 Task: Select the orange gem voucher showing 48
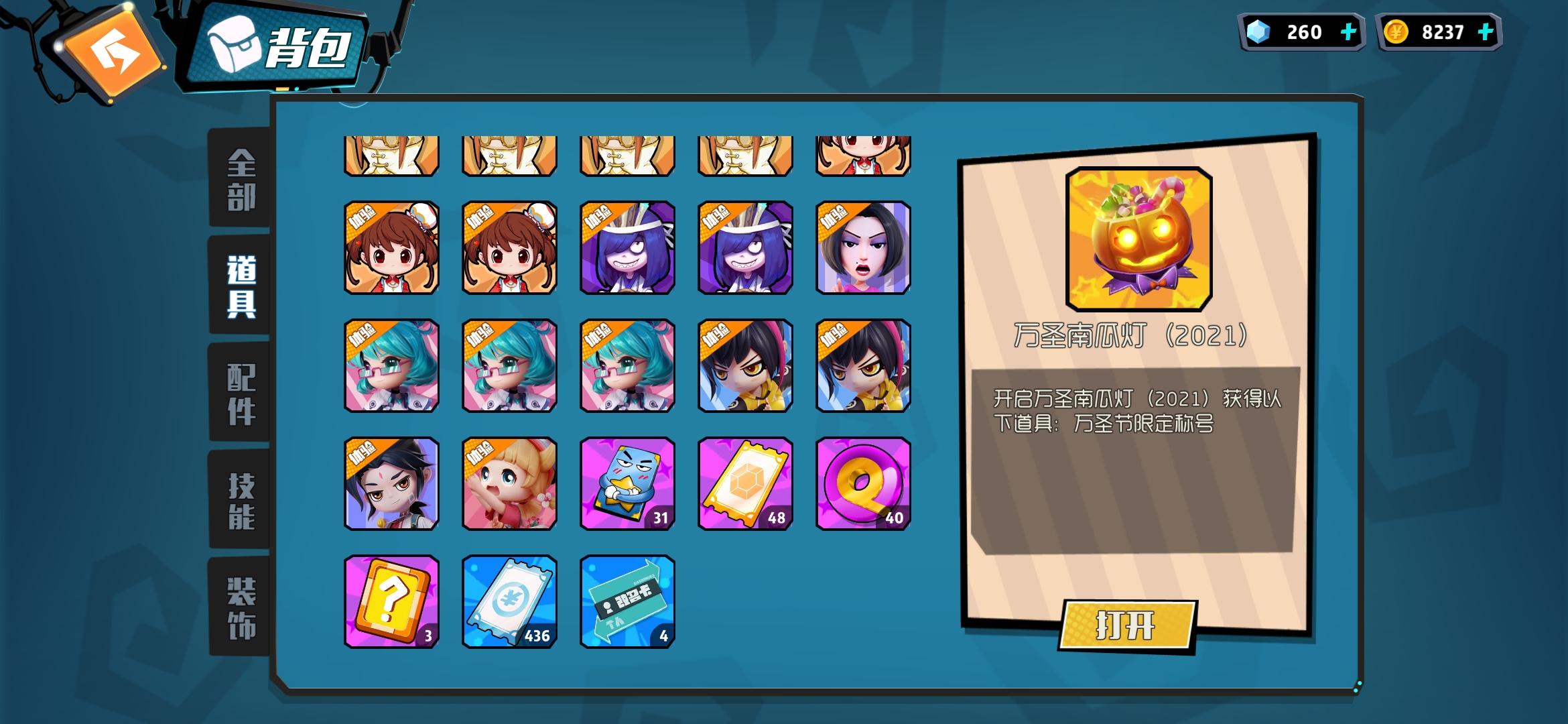(x=744, y=485)
